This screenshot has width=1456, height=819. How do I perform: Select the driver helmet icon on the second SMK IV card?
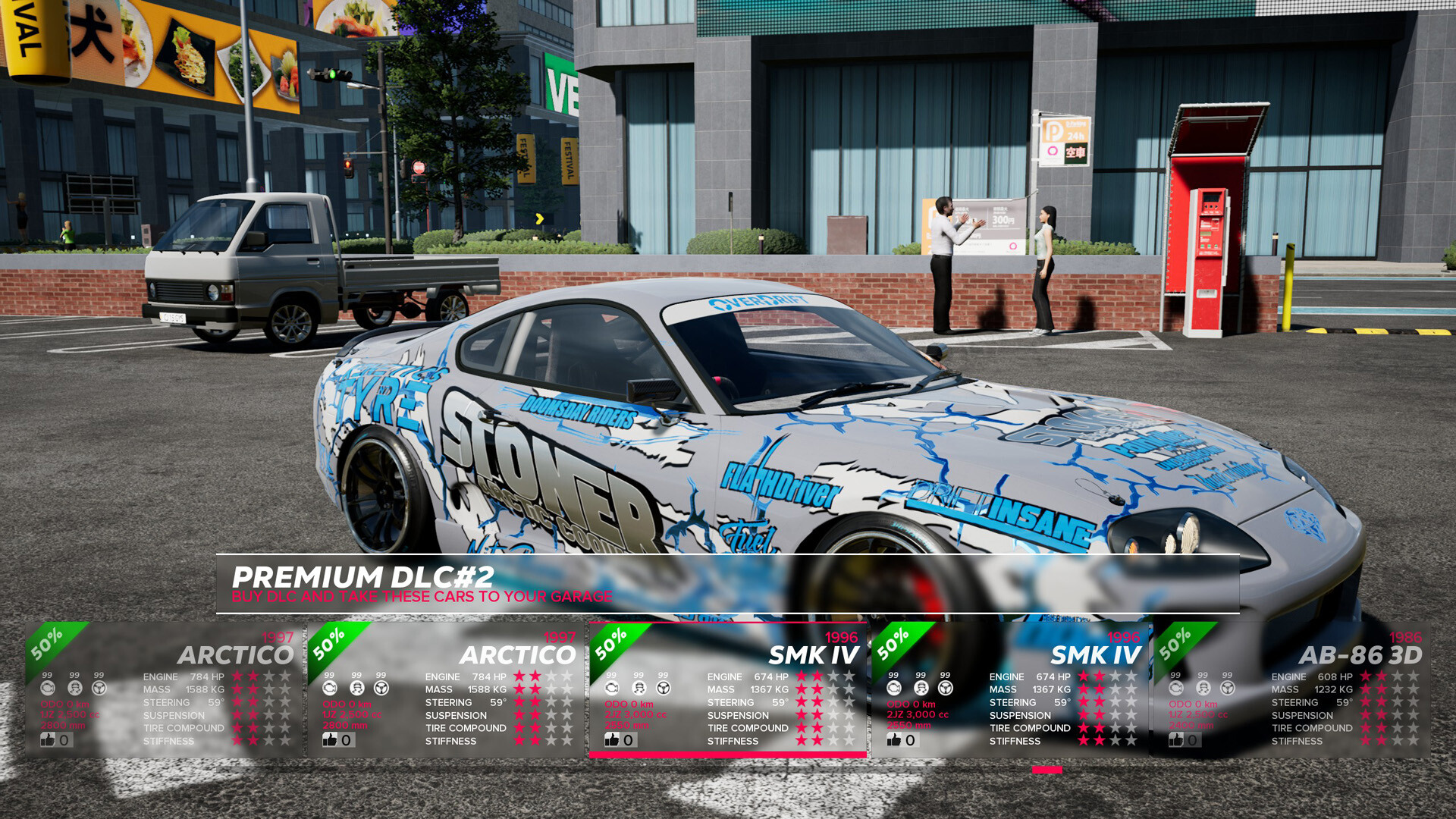pyautogui.click(x=920, y=688)
